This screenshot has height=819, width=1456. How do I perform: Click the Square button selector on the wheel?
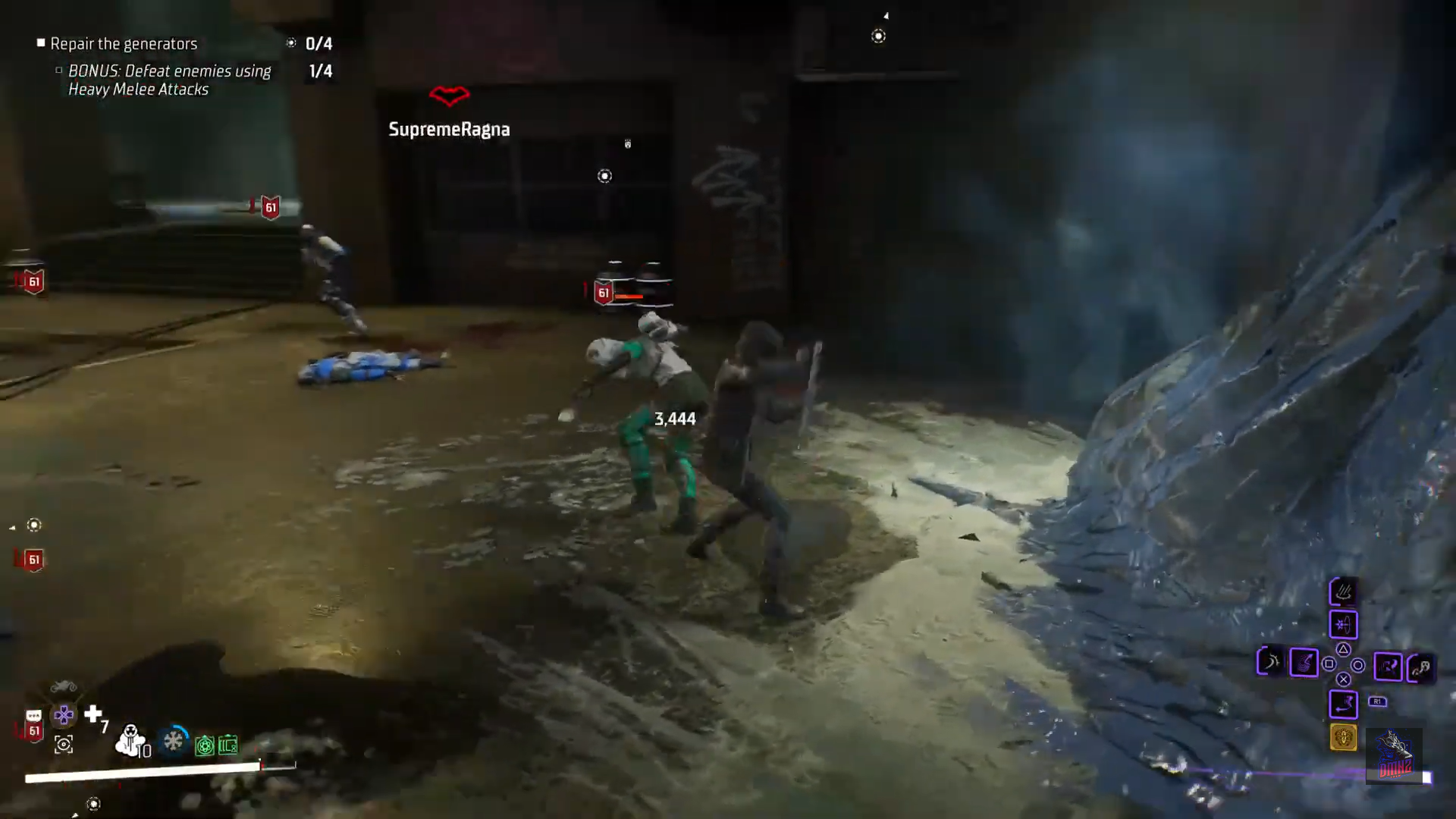click(x=1329, y=665)
